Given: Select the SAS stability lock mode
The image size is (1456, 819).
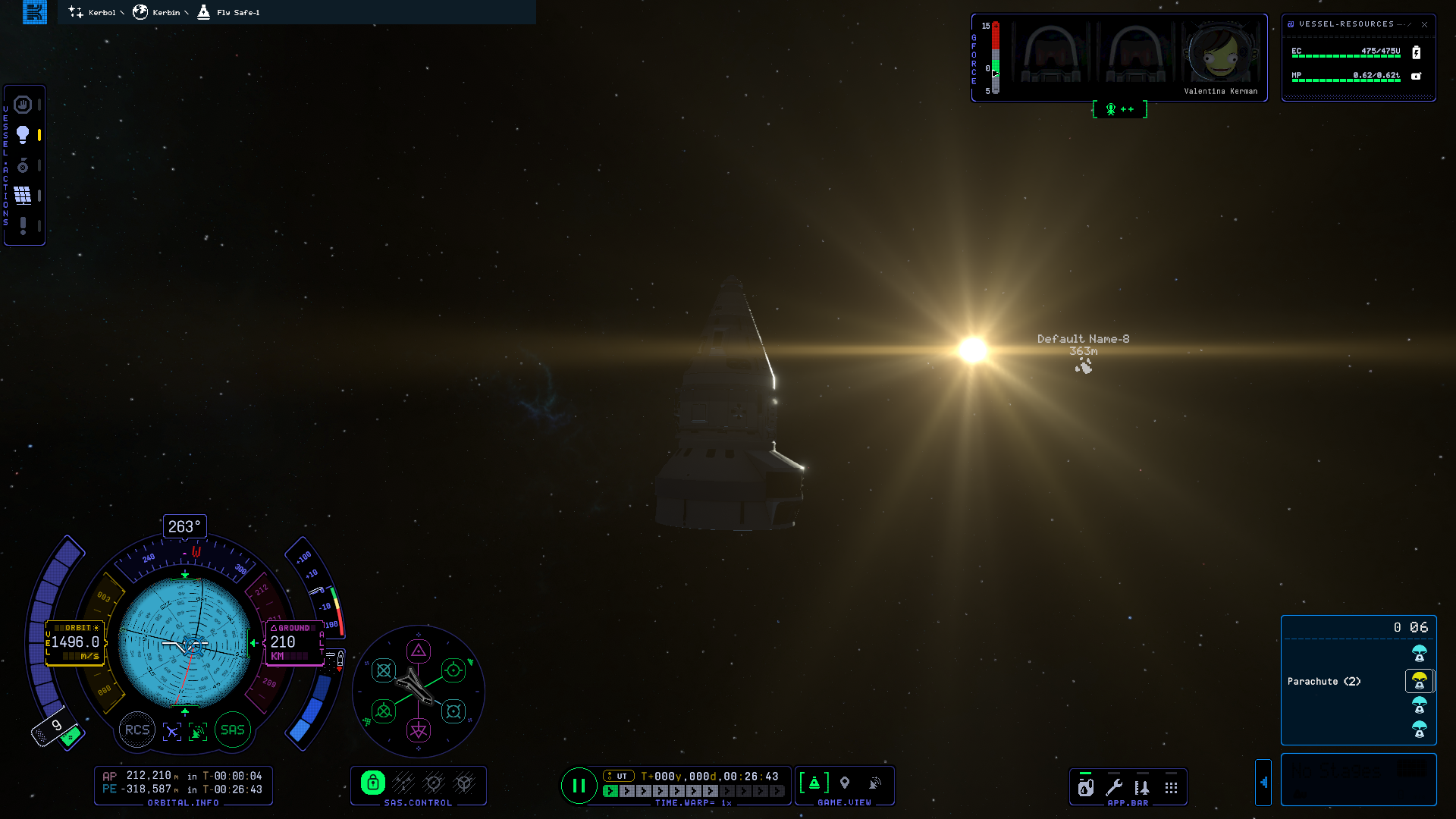Looking at the screenshot, I should pos(372,783).
